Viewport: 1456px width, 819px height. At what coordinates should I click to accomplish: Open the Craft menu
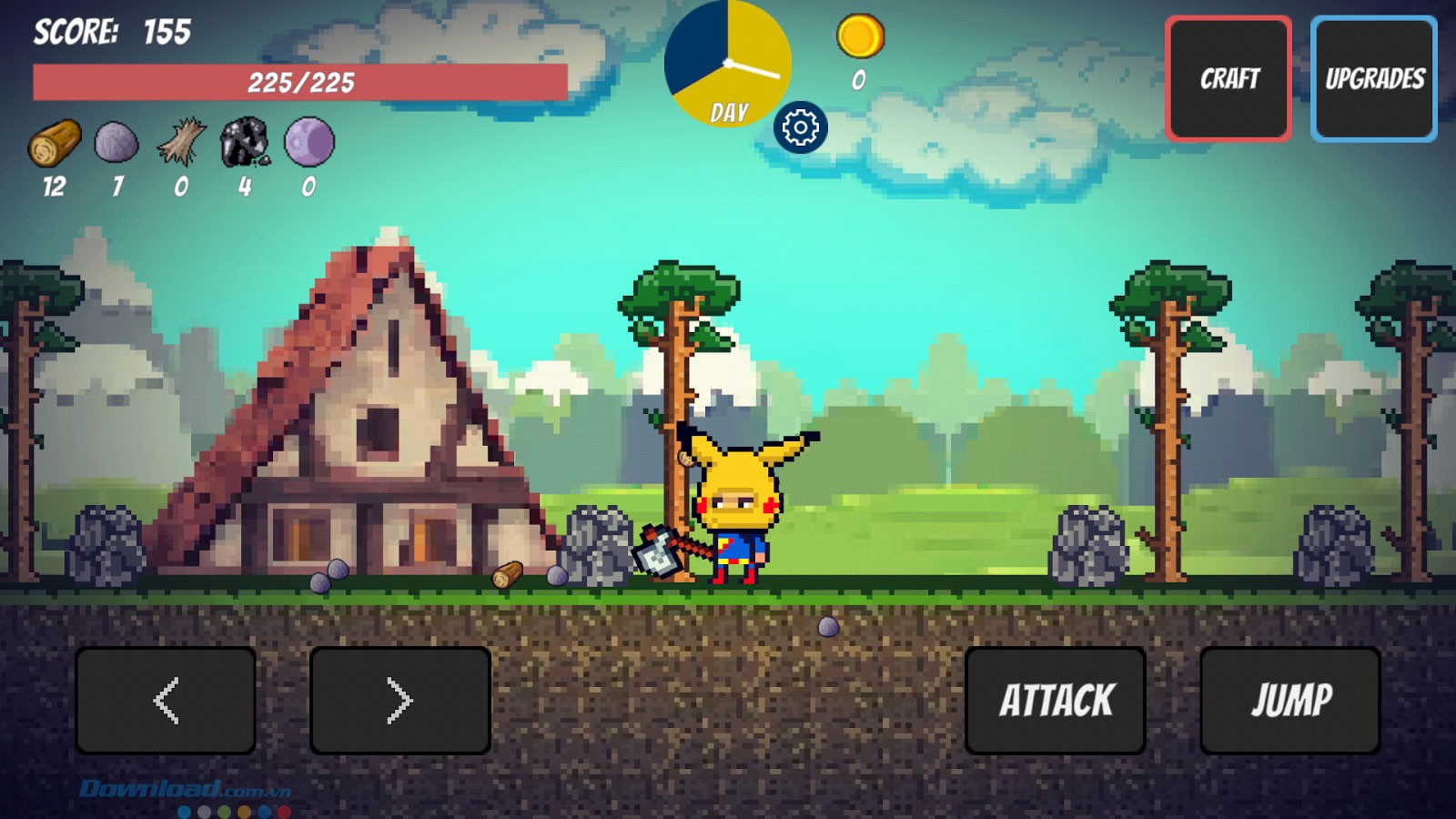[1228, 79]
